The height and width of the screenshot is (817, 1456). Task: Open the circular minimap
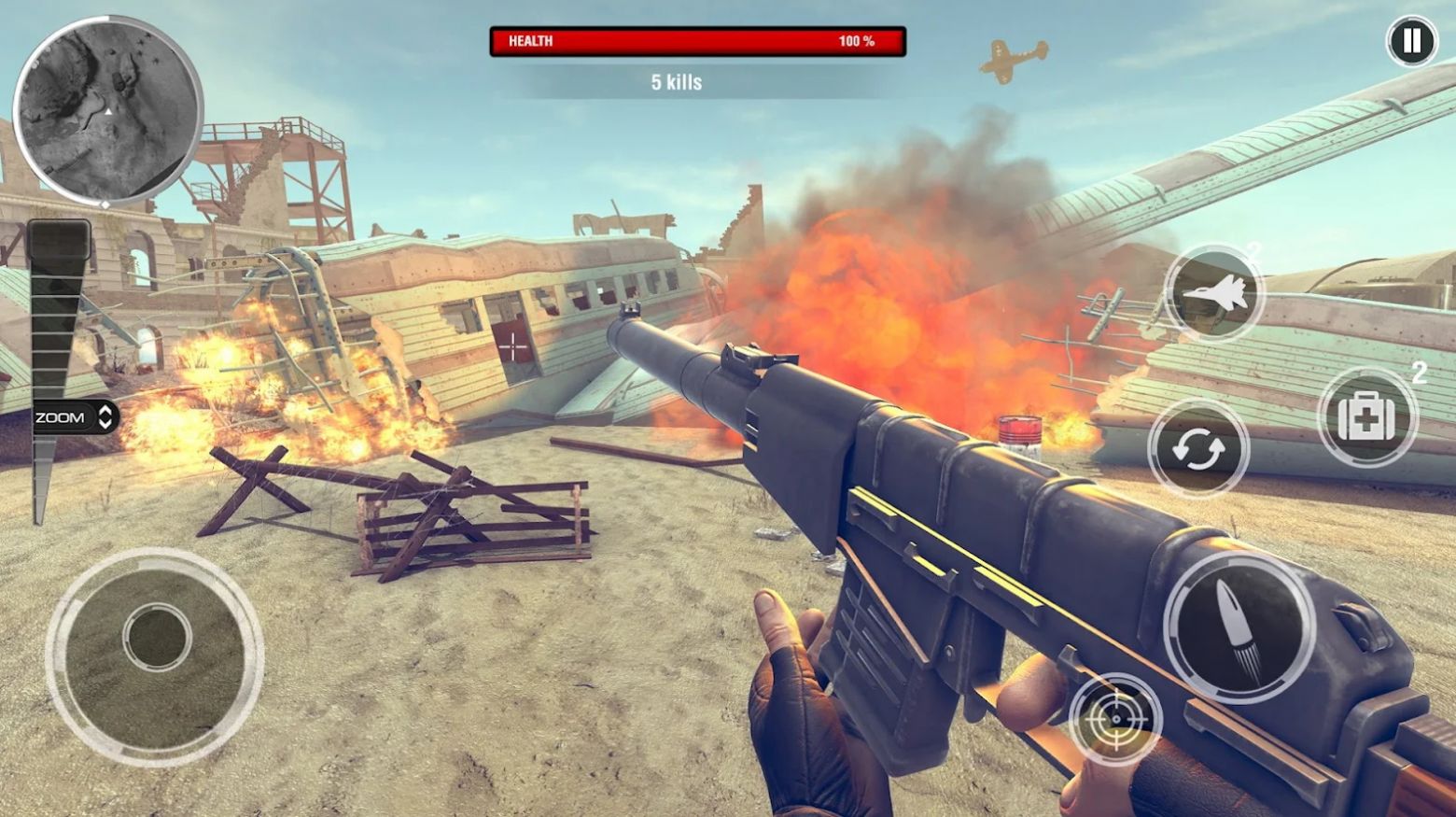[x=107, y=110]
